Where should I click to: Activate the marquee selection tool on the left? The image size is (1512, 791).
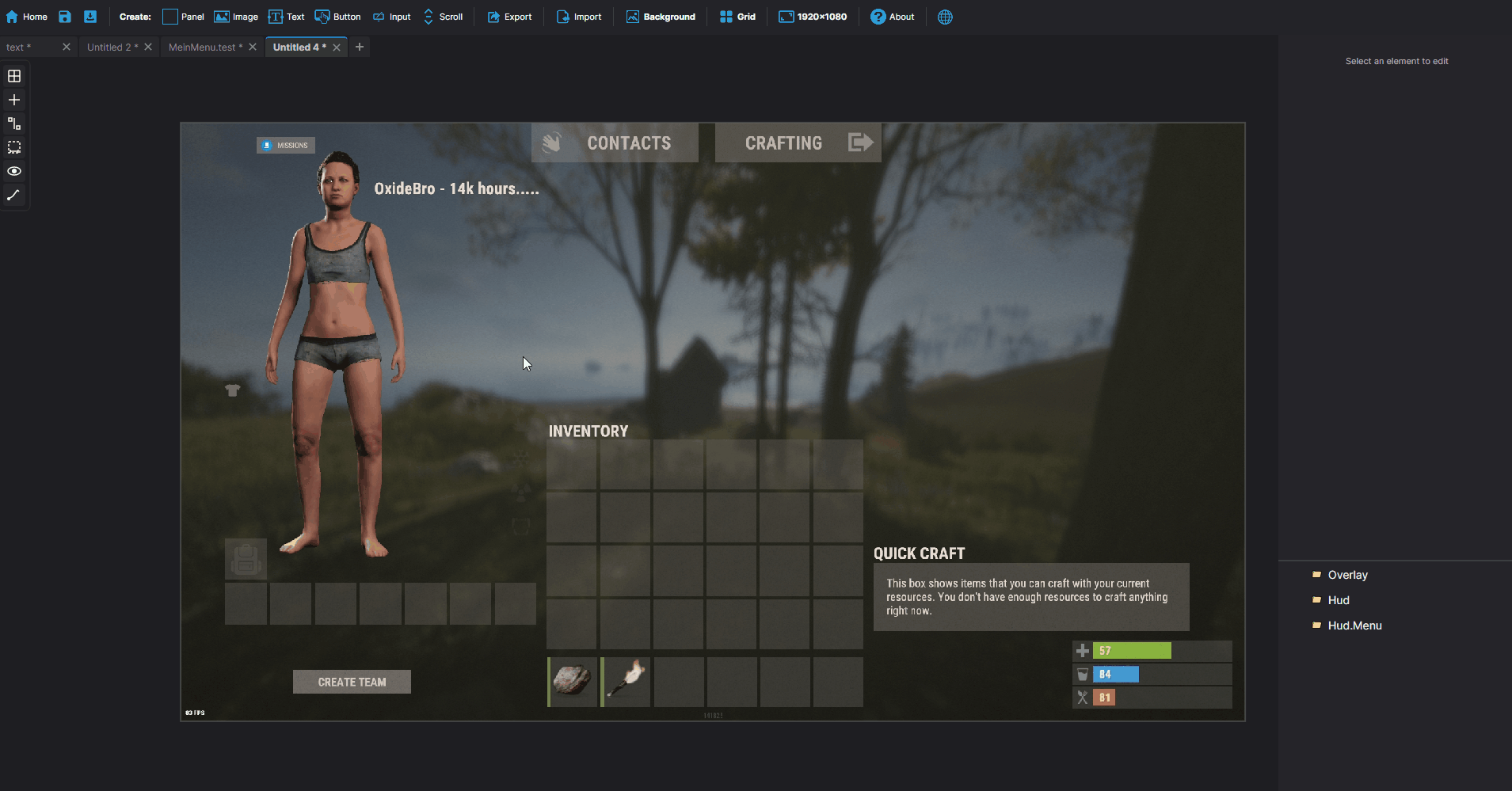[13, 147]
